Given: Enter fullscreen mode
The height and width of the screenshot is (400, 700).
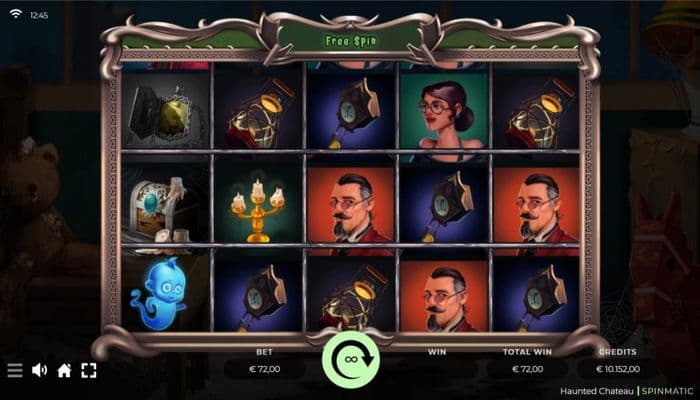Looking at the screenshot, I should (89, 370).
